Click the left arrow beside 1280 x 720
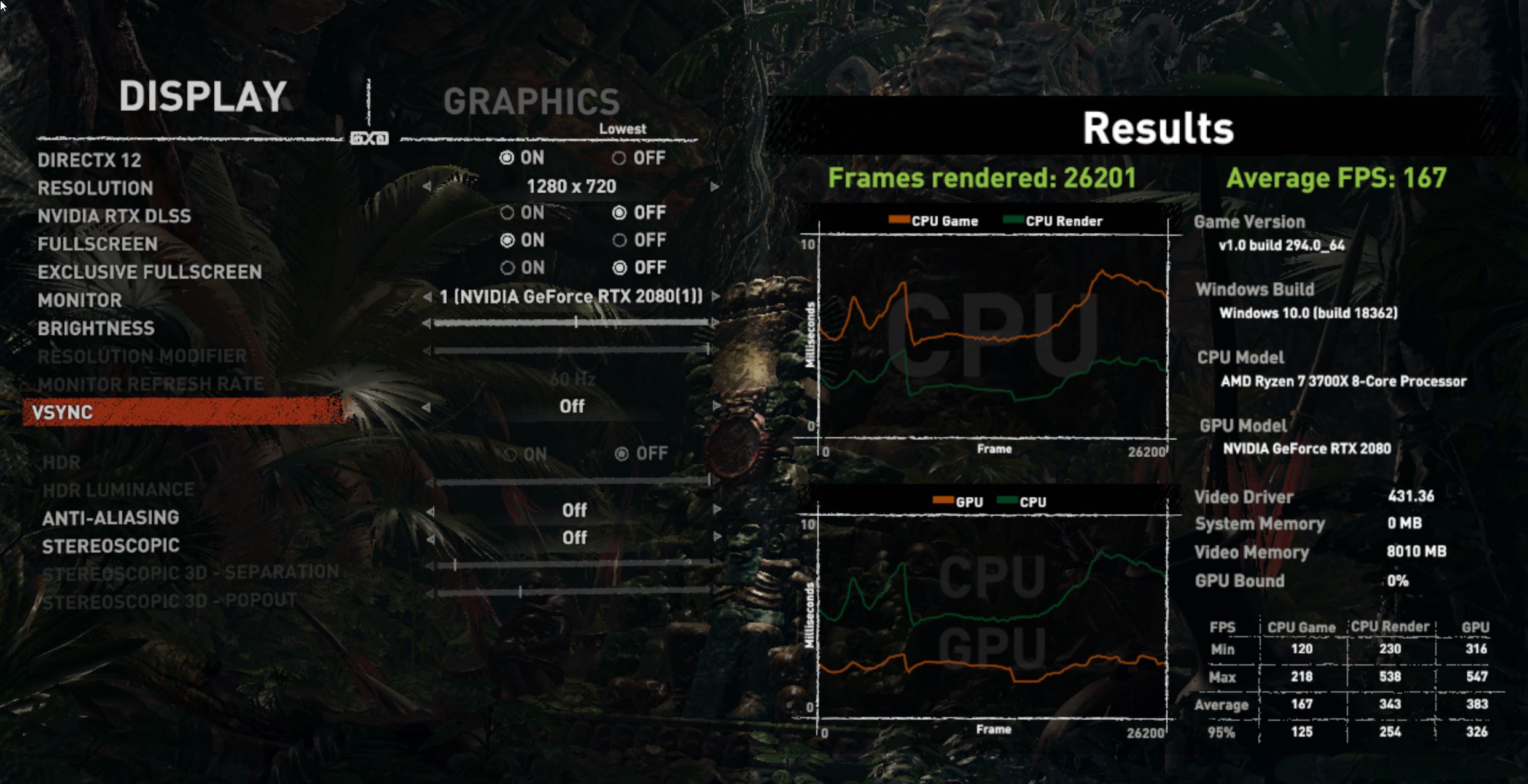The height and width of the screenshot is (784, 1528). point(428,186)
